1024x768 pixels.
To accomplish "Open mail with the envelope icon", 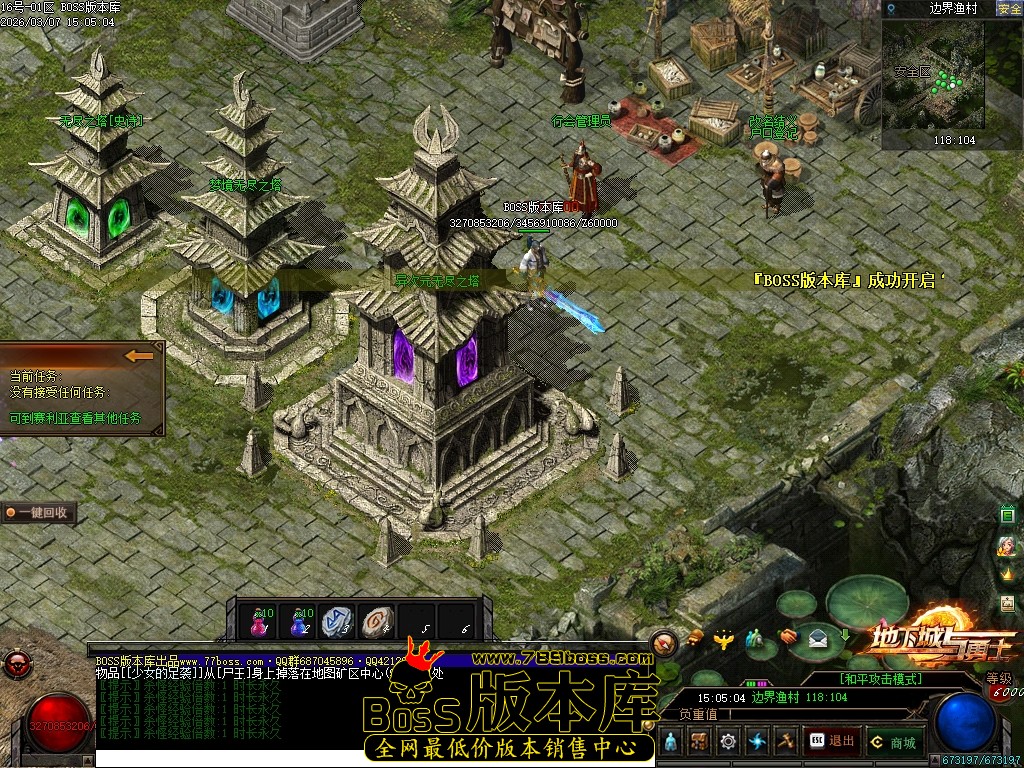I will coord(818,640).
